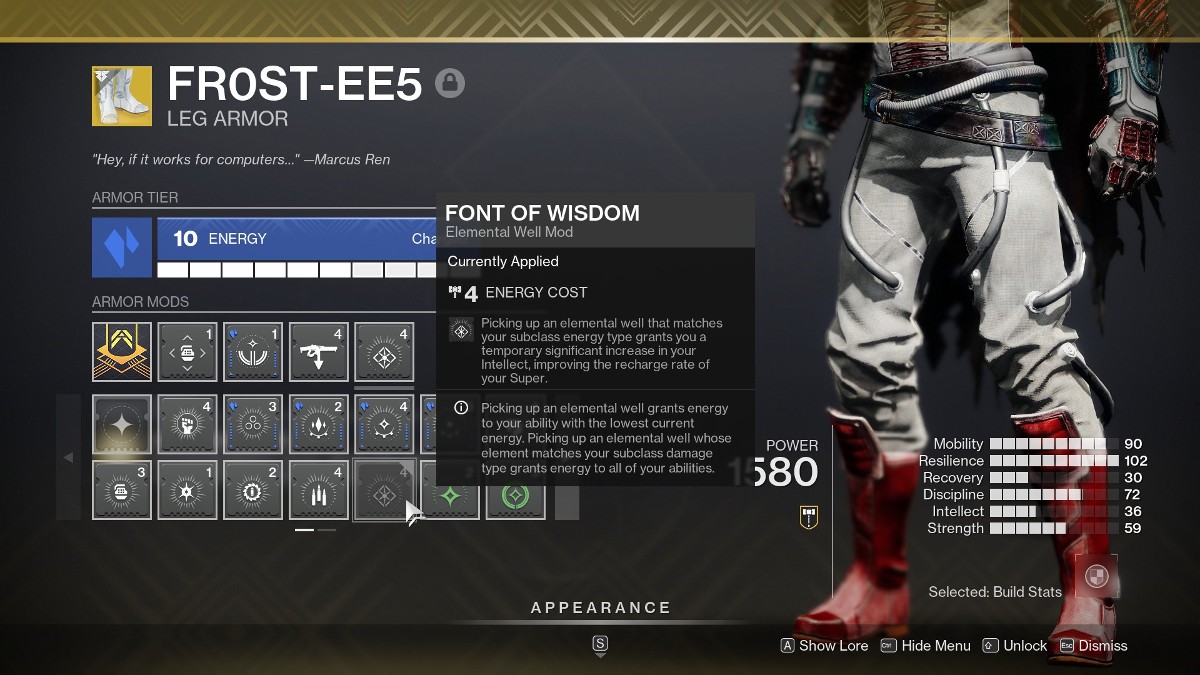1200x675 pixels.
Task: Select the three-circles mod costing 3
Action: (x=253, y=425)
